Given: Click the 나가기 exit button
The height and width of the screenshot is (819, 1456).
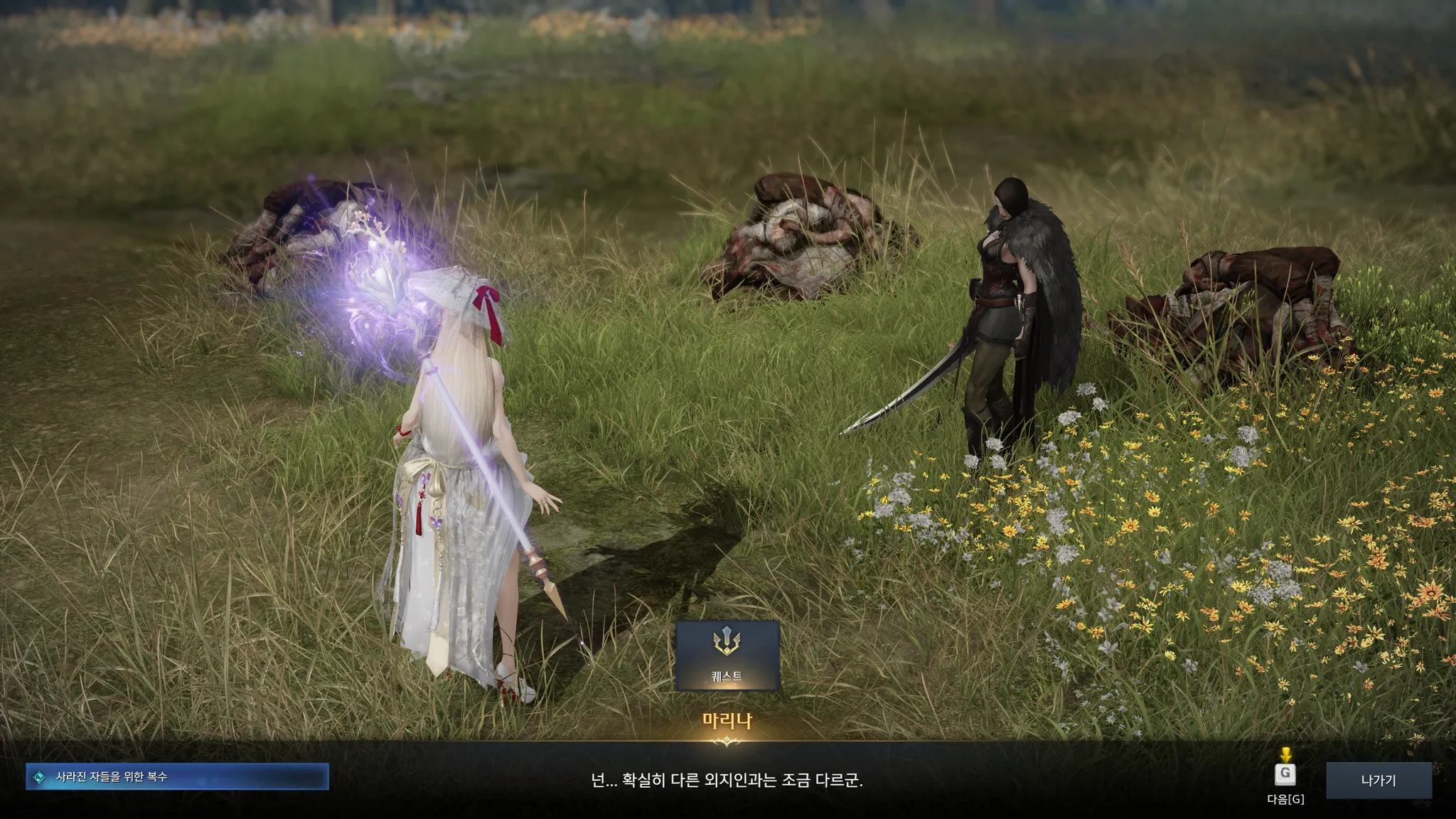Looking at the screenshot, I should click(1378, 780).
